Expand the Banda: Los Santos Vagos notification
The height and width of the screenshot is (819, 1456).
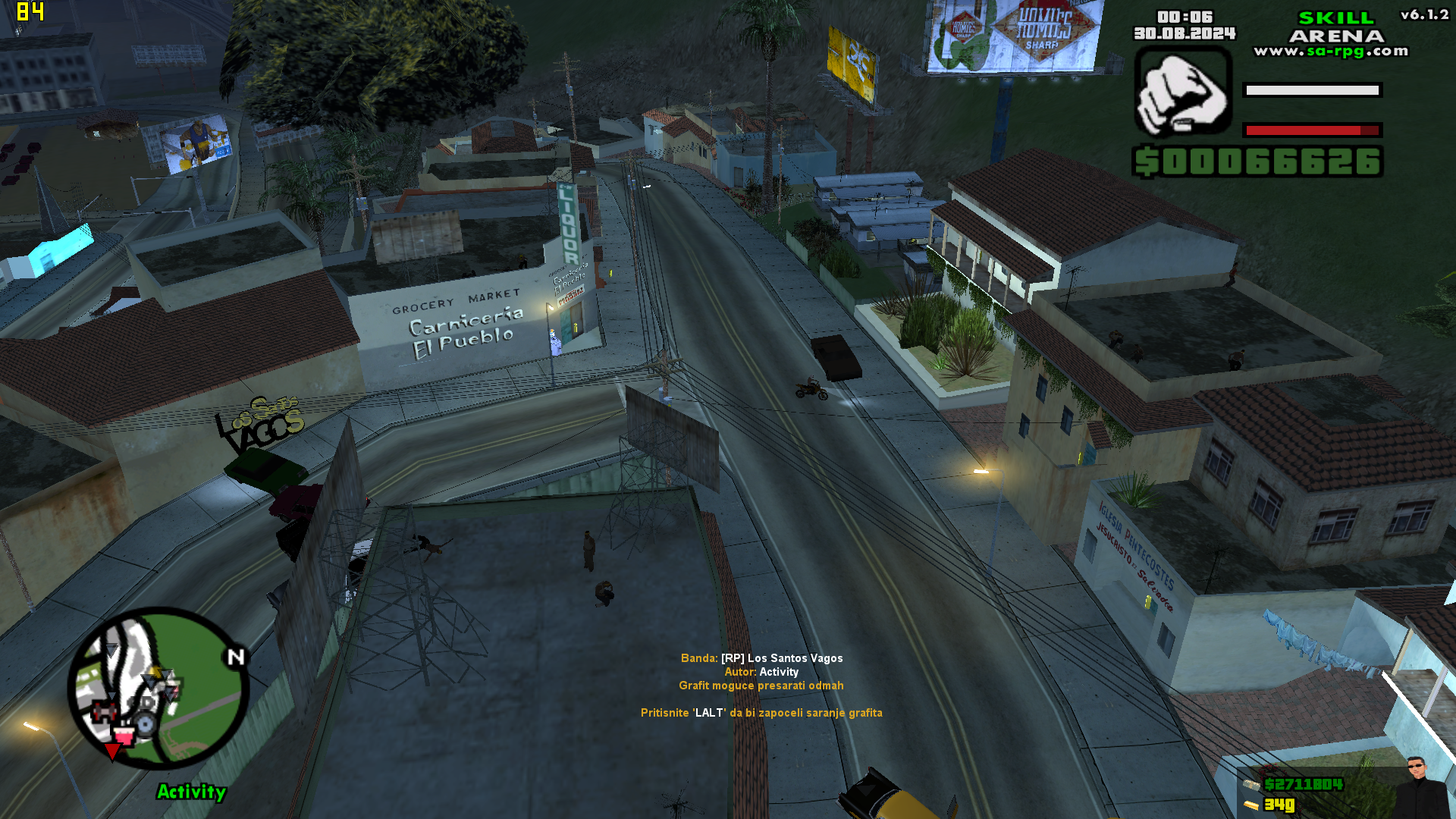(761, 658)
